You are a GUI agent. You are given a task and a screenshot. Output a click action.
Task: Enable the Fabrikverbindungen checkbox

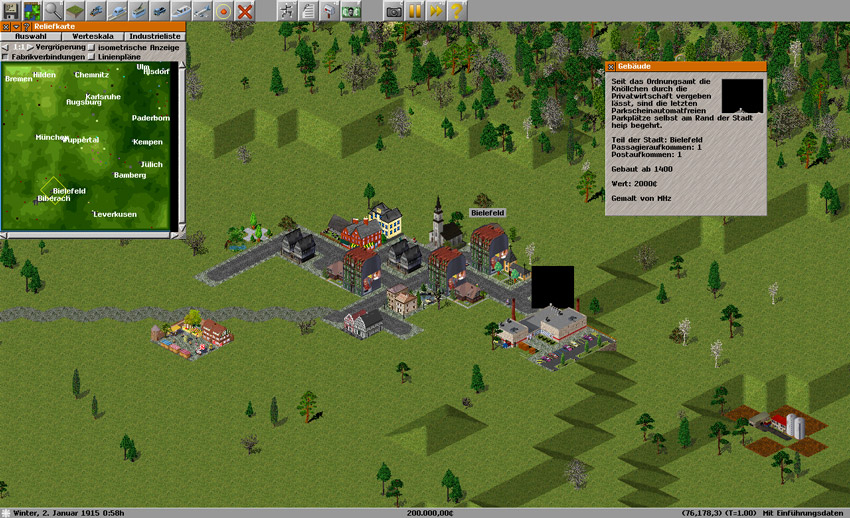pyautogui.click(x=6, y=57)
